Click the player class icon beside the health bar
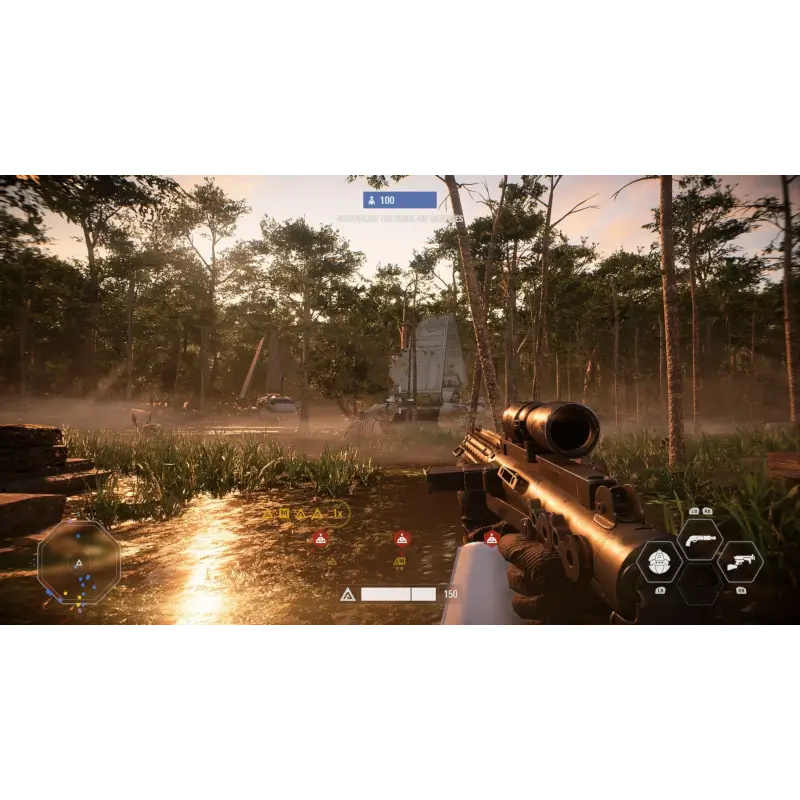 tap(348, 594)
